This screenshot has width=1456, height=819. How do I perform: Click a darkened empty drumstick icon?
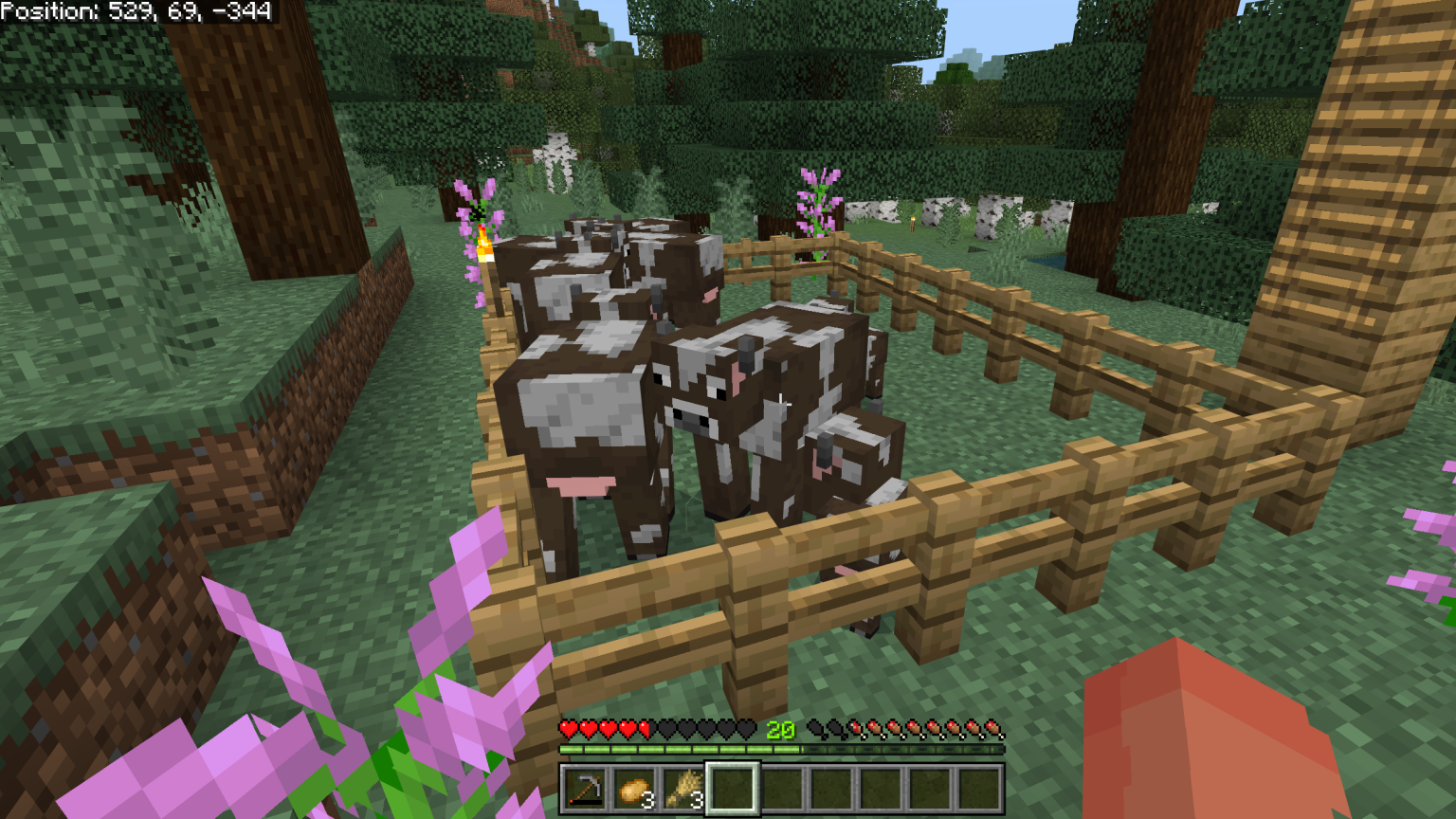click(817, 728)
